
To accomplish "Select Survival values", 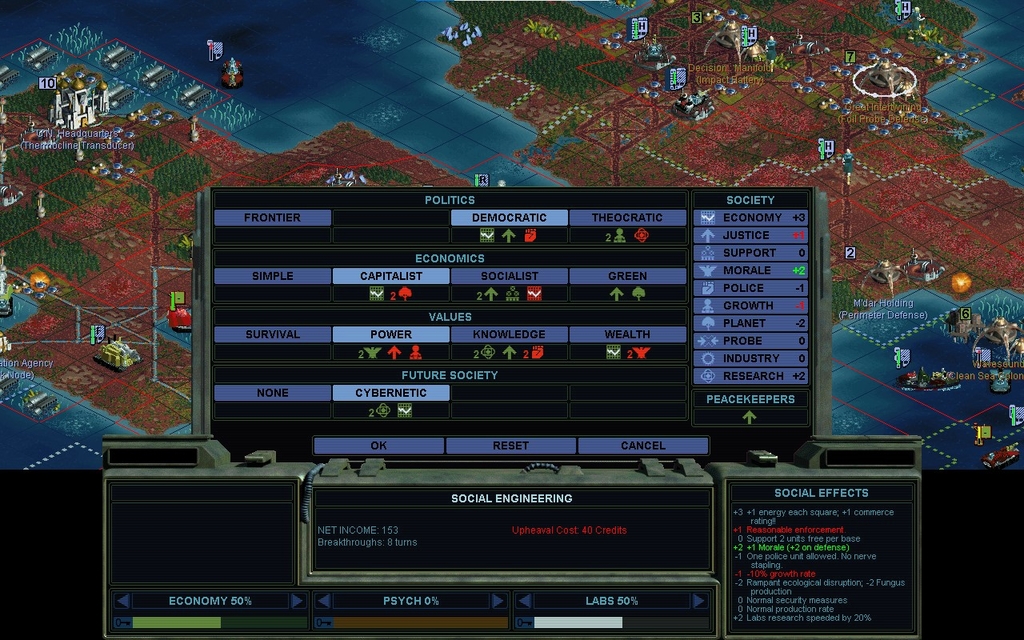I will (272, 334).
